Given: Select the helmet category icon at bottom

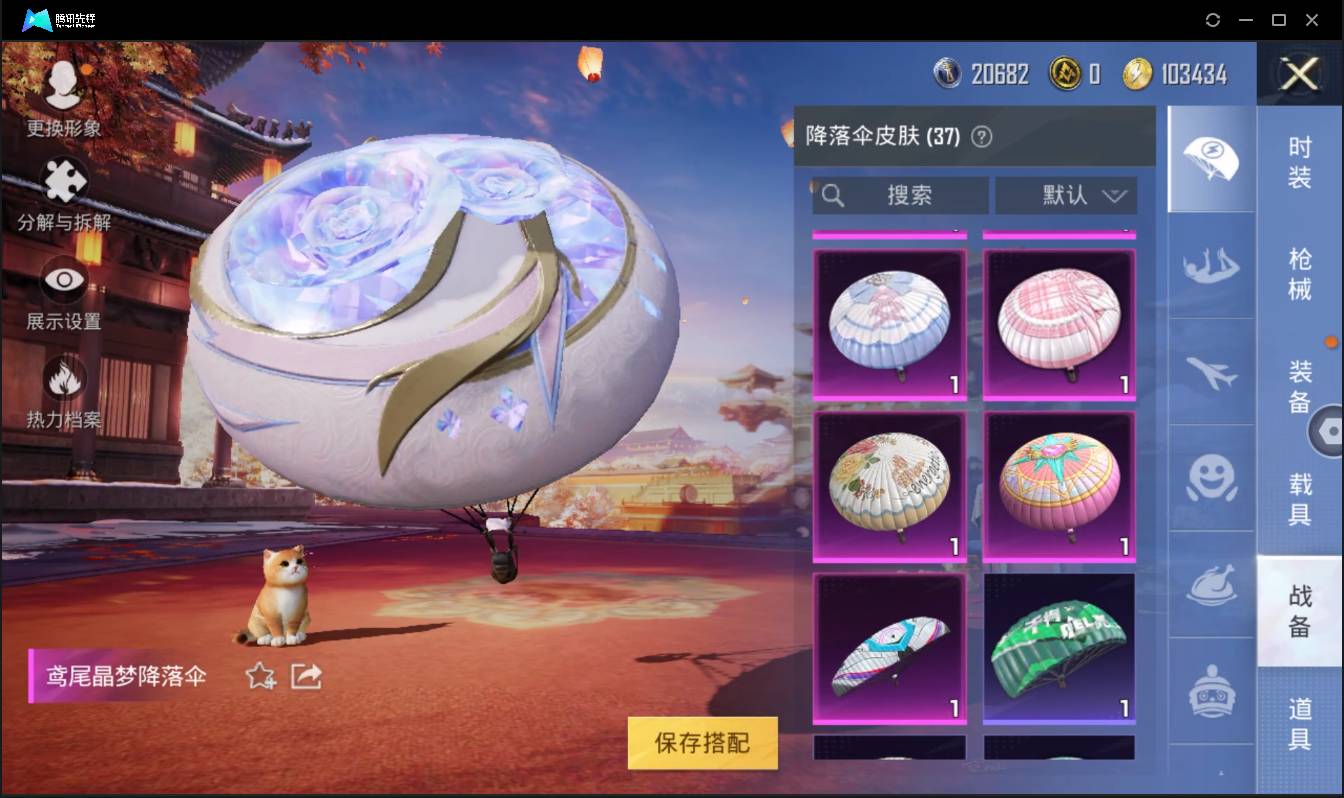Looking at the screenshot, I should click(x=1211, y=690).
